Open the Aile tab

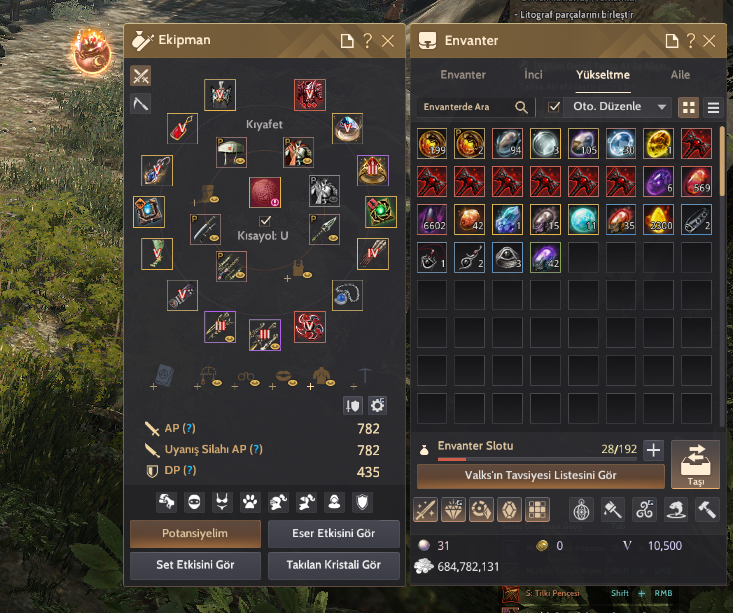[680, 75]
